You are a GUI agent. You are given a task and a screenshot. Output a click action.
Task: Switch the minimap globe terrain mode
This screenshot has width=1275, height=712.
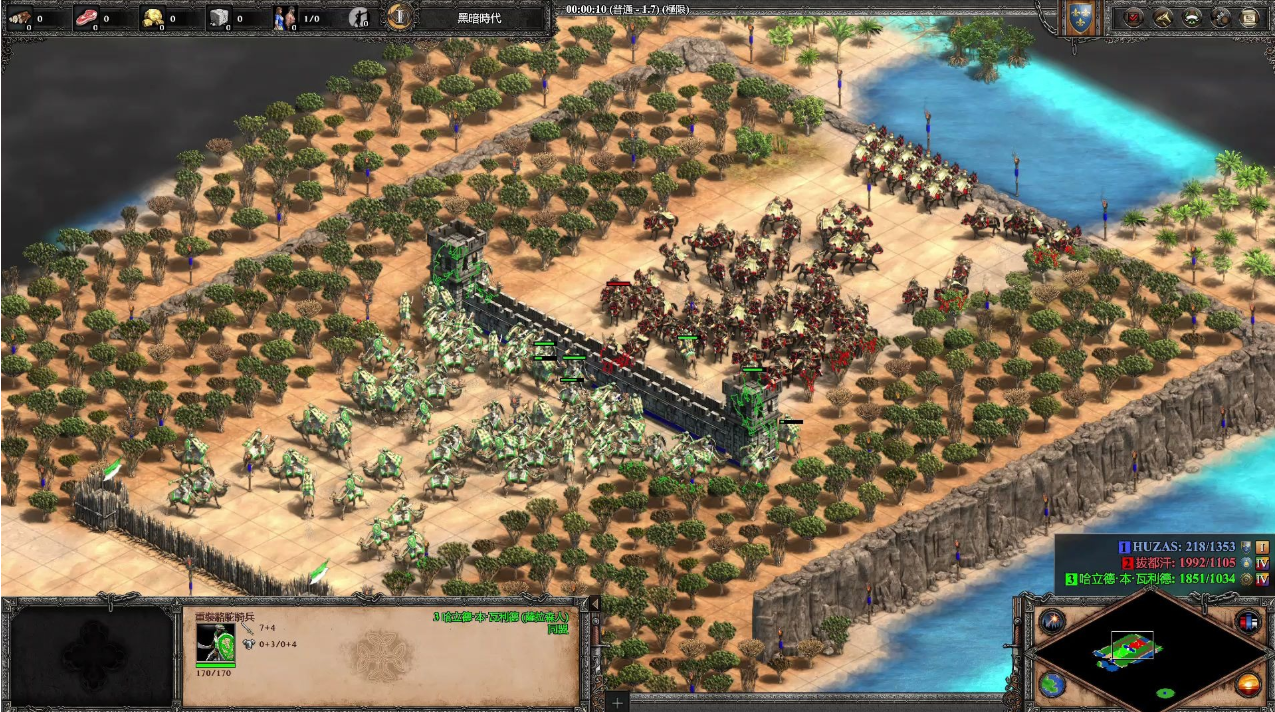coord(1050,685)
